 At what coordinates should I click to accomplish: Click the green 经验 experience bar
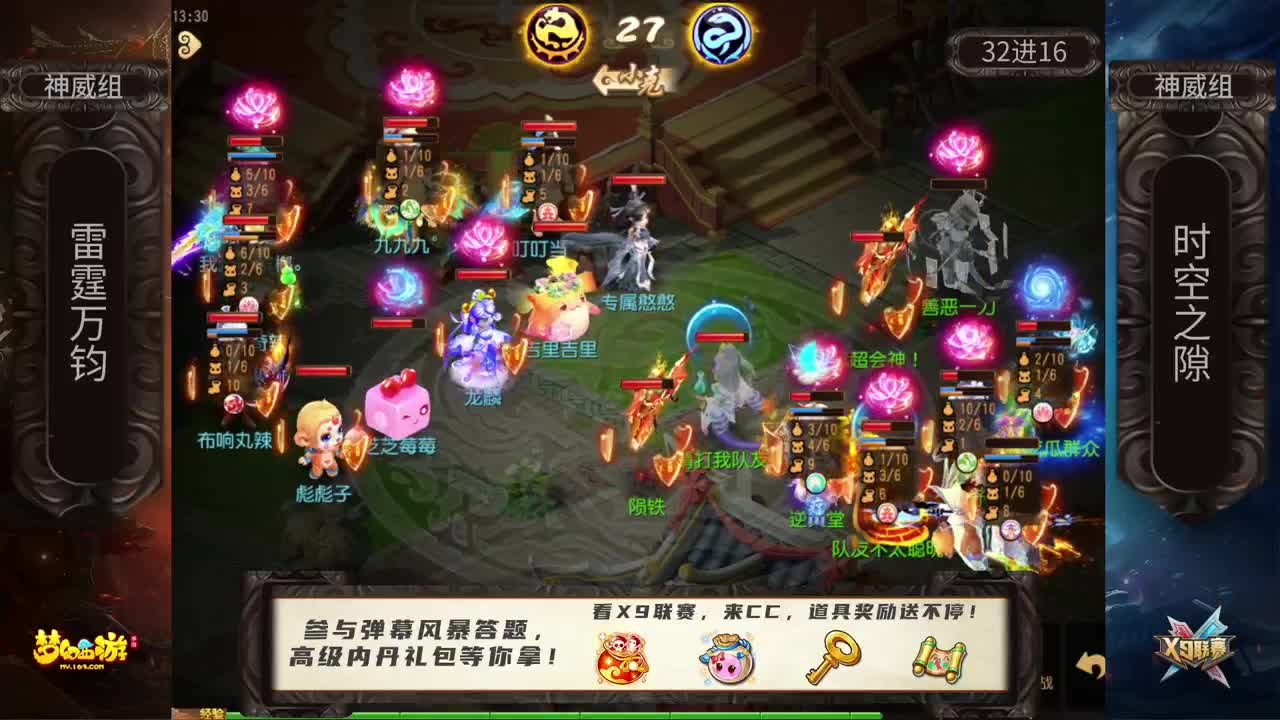click(400, 714)
